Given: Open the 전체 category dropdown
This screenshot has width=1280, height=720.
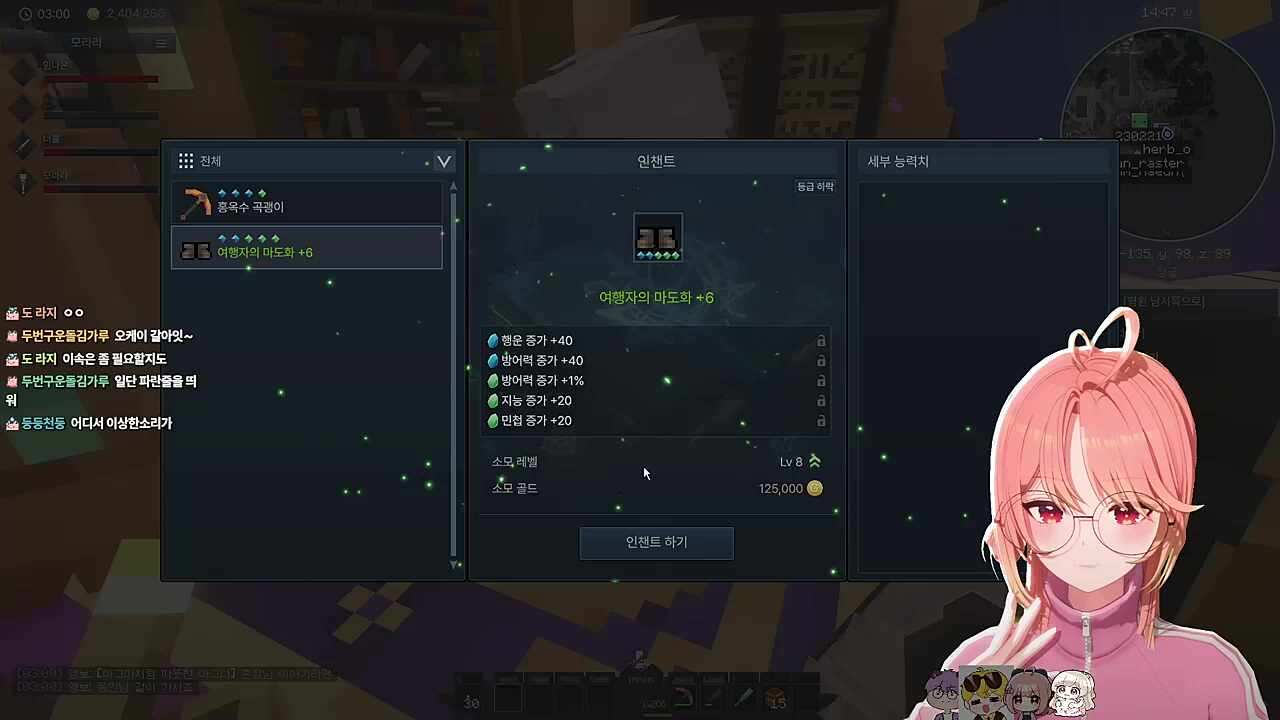Looking at the screenshot, I should pos(443,161).
